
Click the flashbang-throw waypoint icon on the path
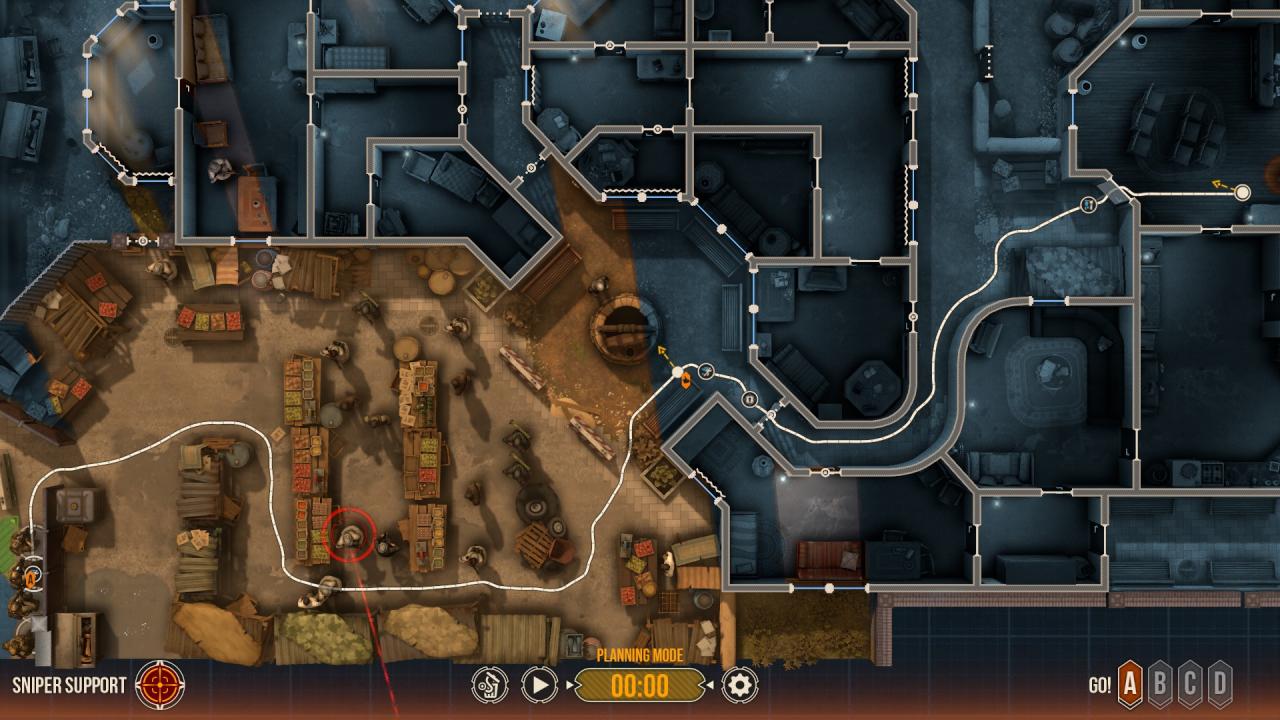[x=706, y=370]
